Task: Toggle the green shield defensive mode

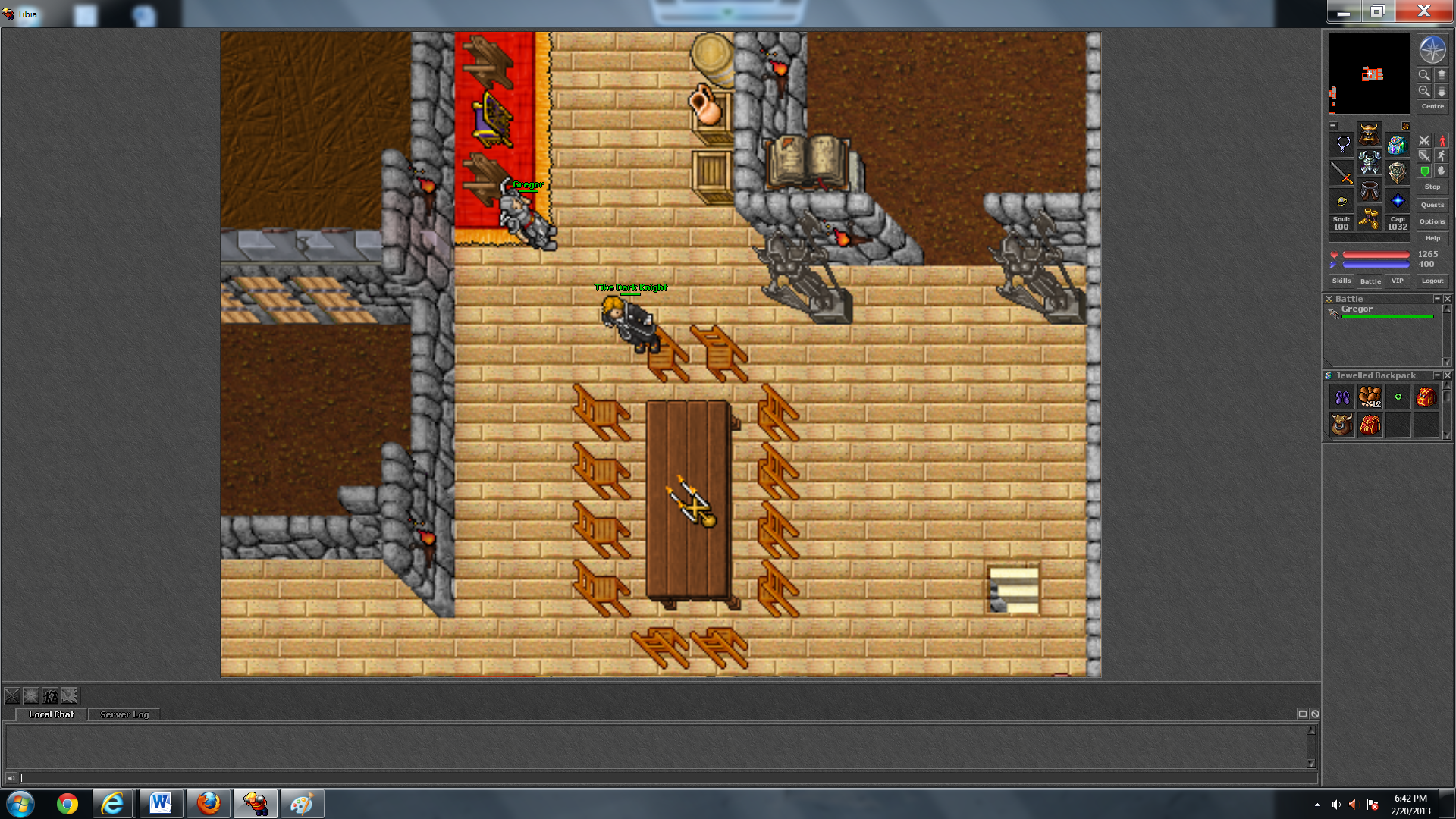Action: point(1424,171)
